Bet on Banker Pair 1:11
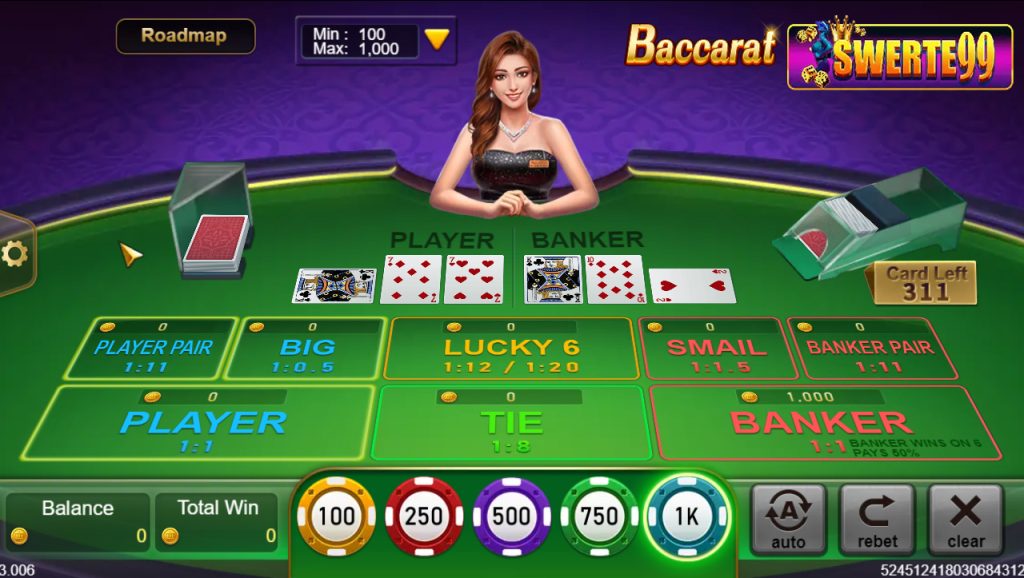The height and width of the screenshot is (578, 1024). [x=868, y=350]
